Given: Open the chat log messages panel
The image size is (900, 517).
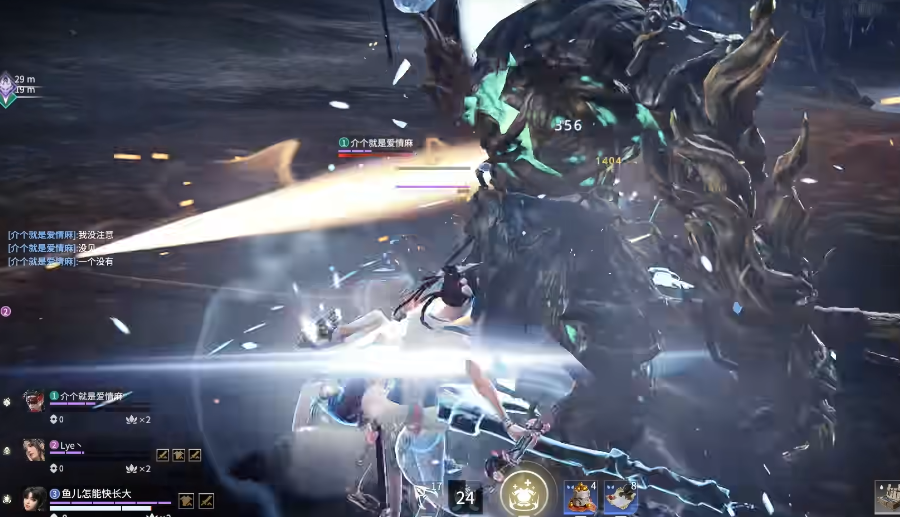Looking at the screenshot, I should 60,248.
